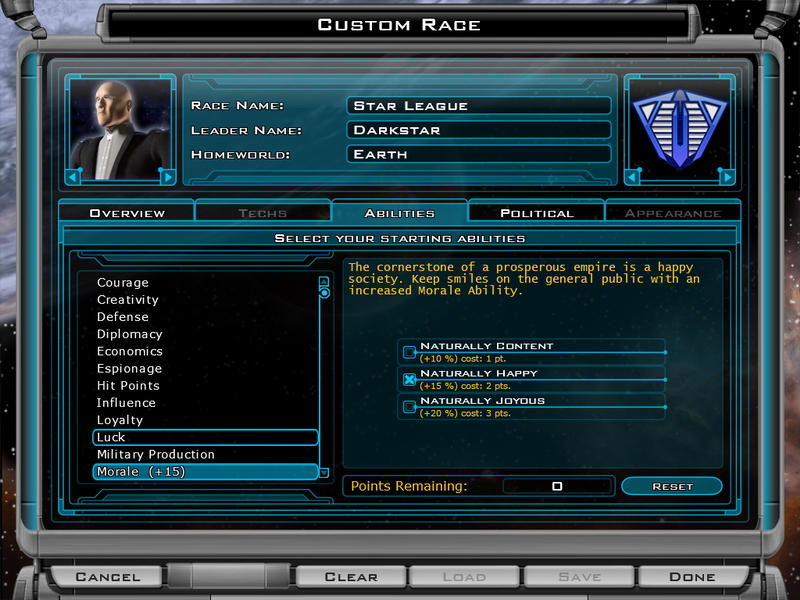The height and width of the screenshot is (600, 800).
Task: Click the Leader Name field
Action: [479, 130]
